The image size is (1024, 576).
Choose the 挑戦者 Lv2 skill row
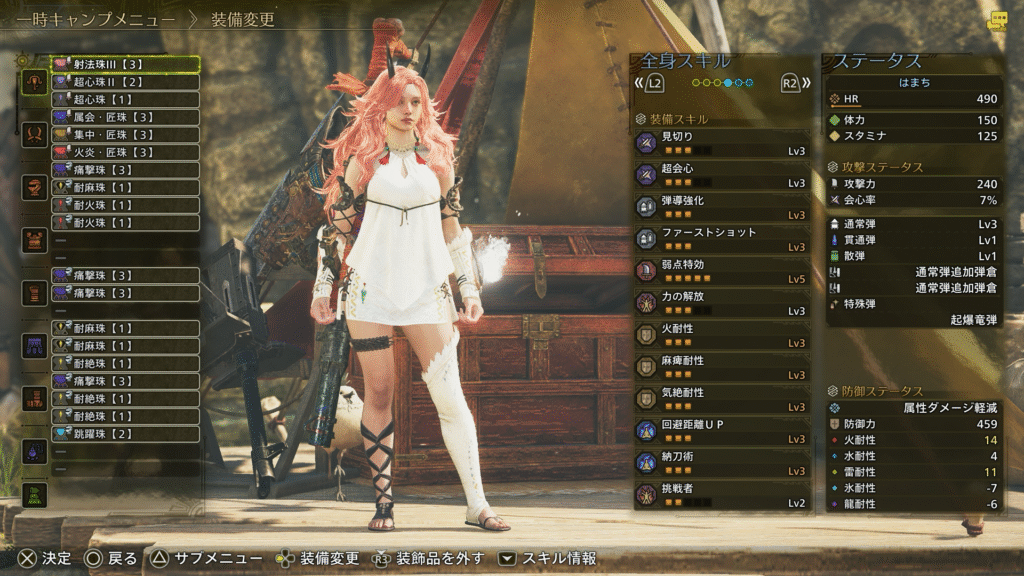click(722, 495)
